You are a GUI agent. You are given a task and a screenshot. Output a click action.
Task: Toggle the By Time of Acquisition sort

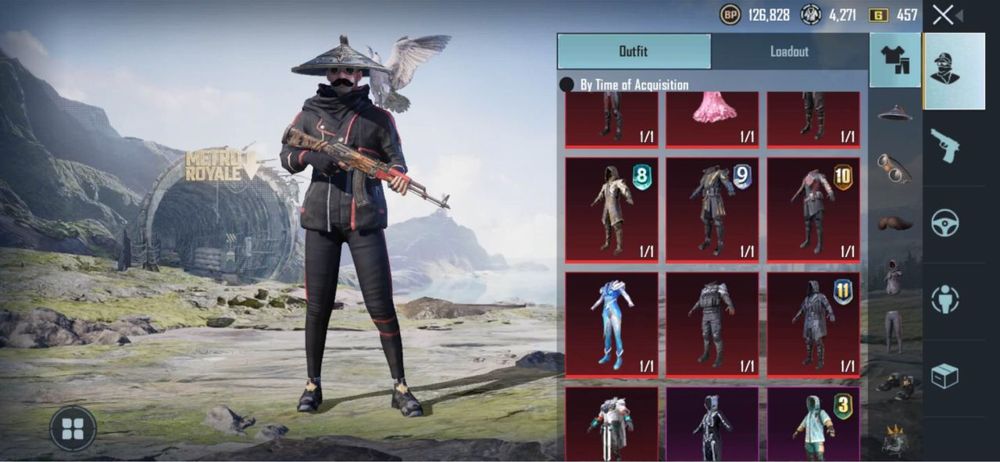567,85
